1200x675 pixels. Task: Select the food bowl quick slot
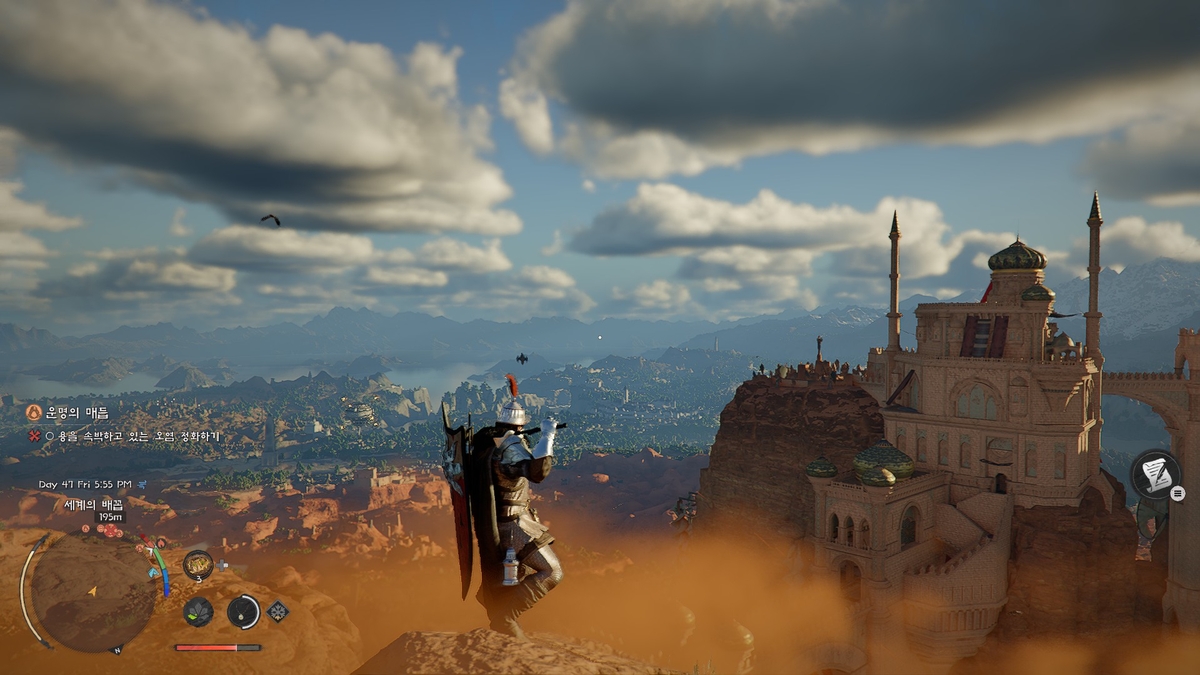coord(198,565)
